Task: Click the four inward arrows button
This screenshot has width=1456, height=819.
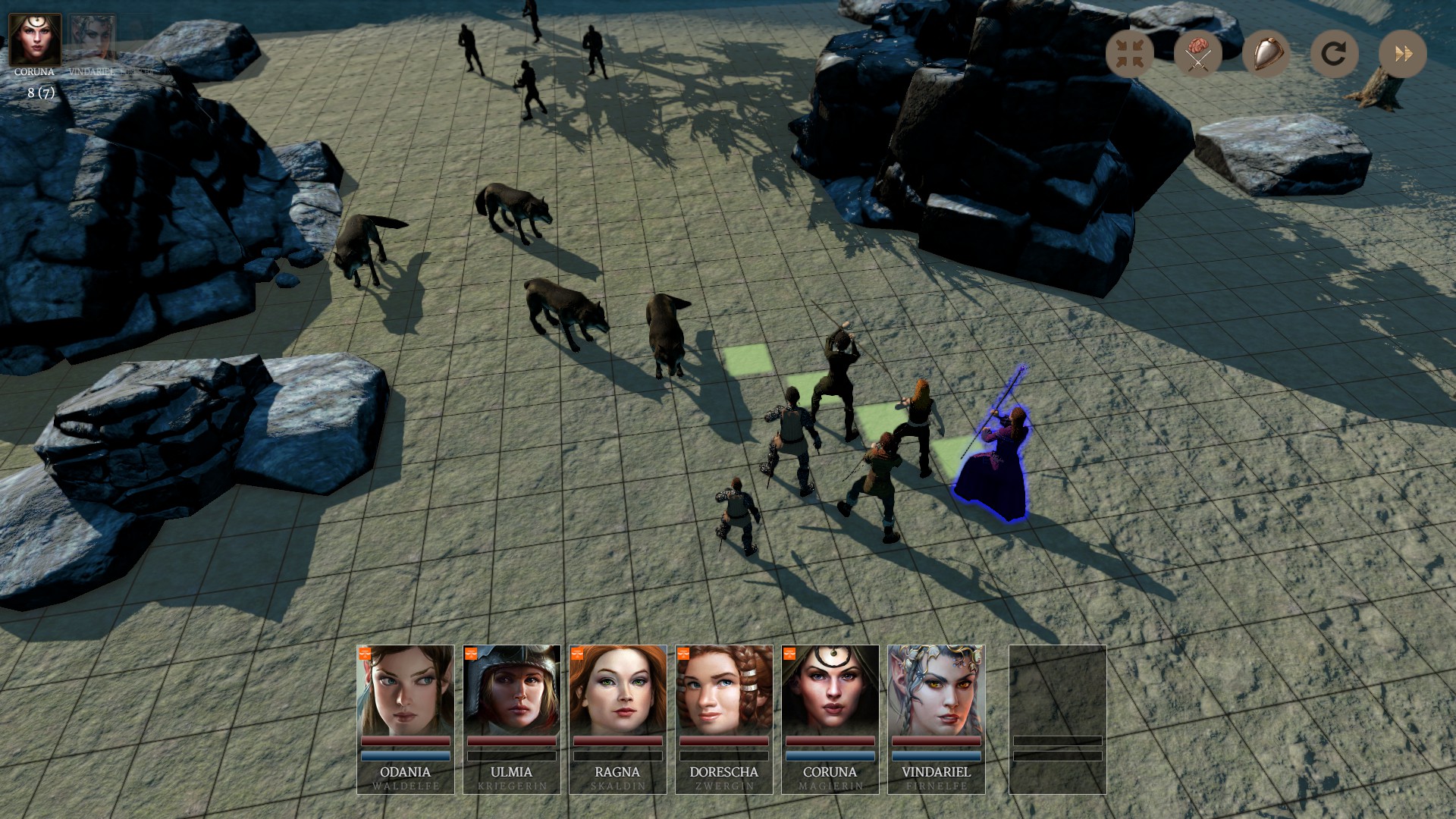Action: click(1129, 54)
